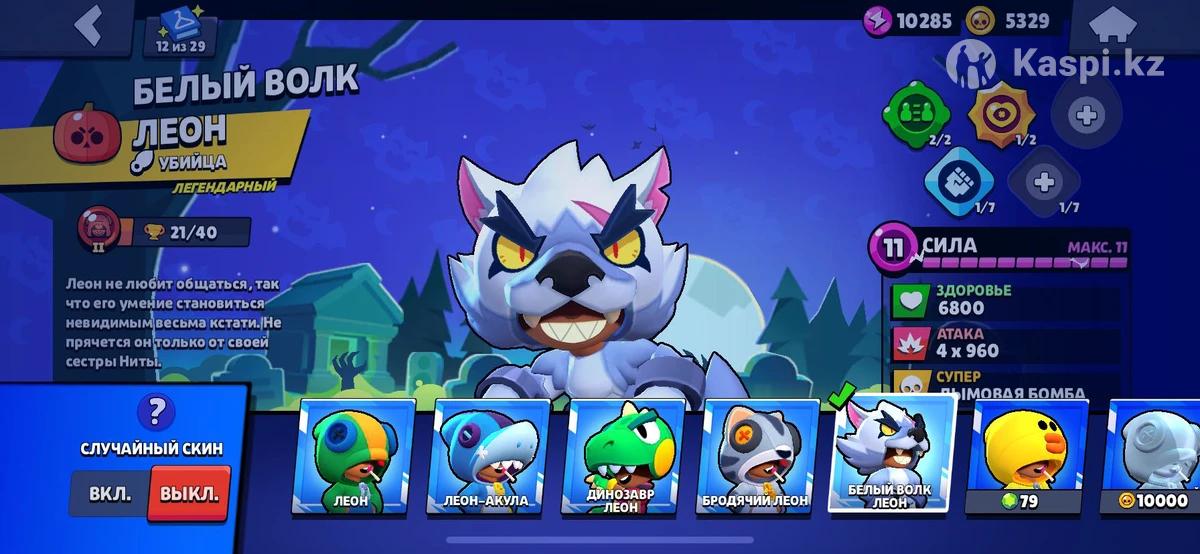
Task: Select the yellow chick skin costing 79 gems
Action: coord(1025,456)
